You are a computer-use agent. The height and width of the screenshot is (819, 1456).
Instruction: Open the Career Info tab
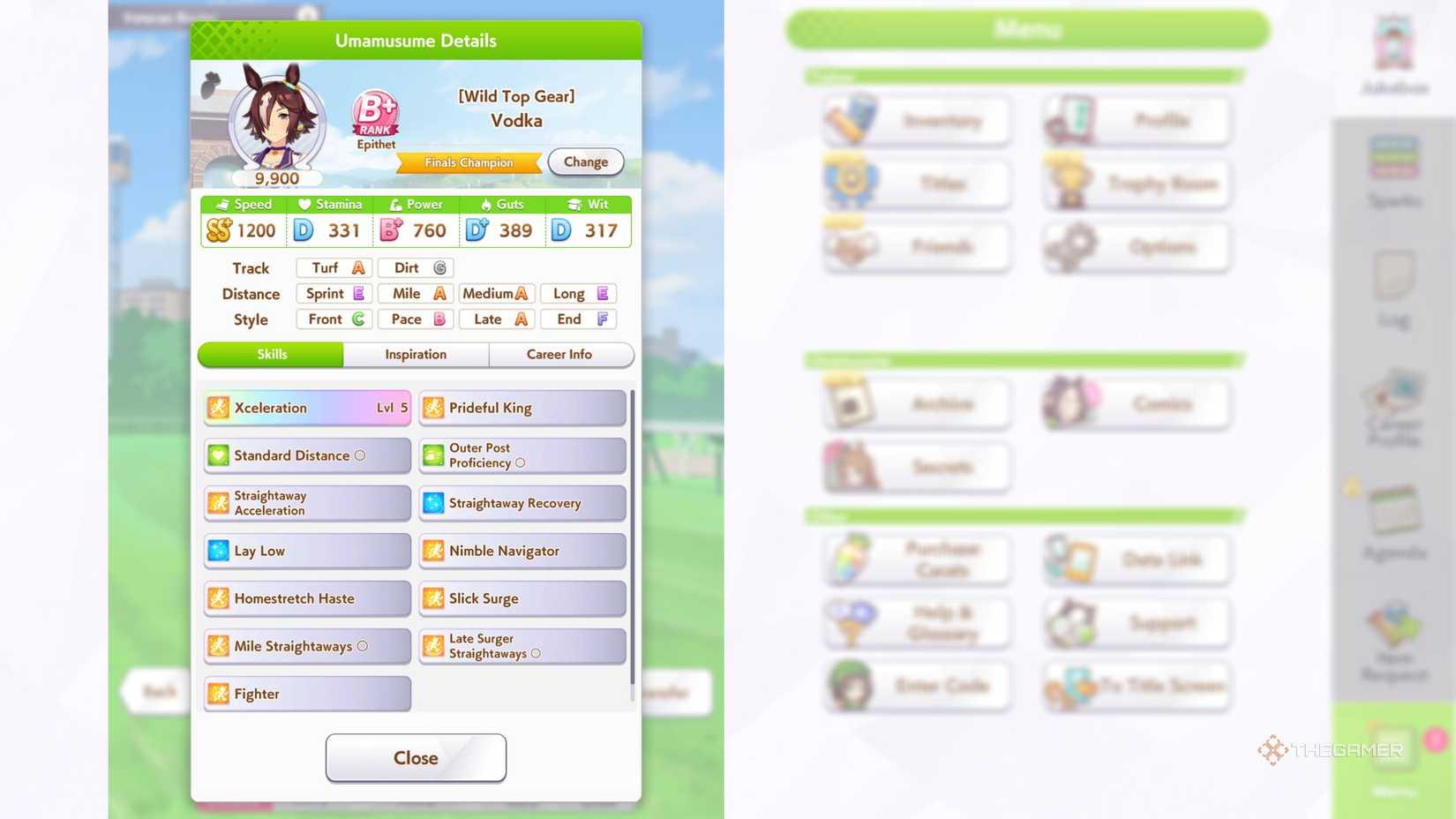click(560, 354)
